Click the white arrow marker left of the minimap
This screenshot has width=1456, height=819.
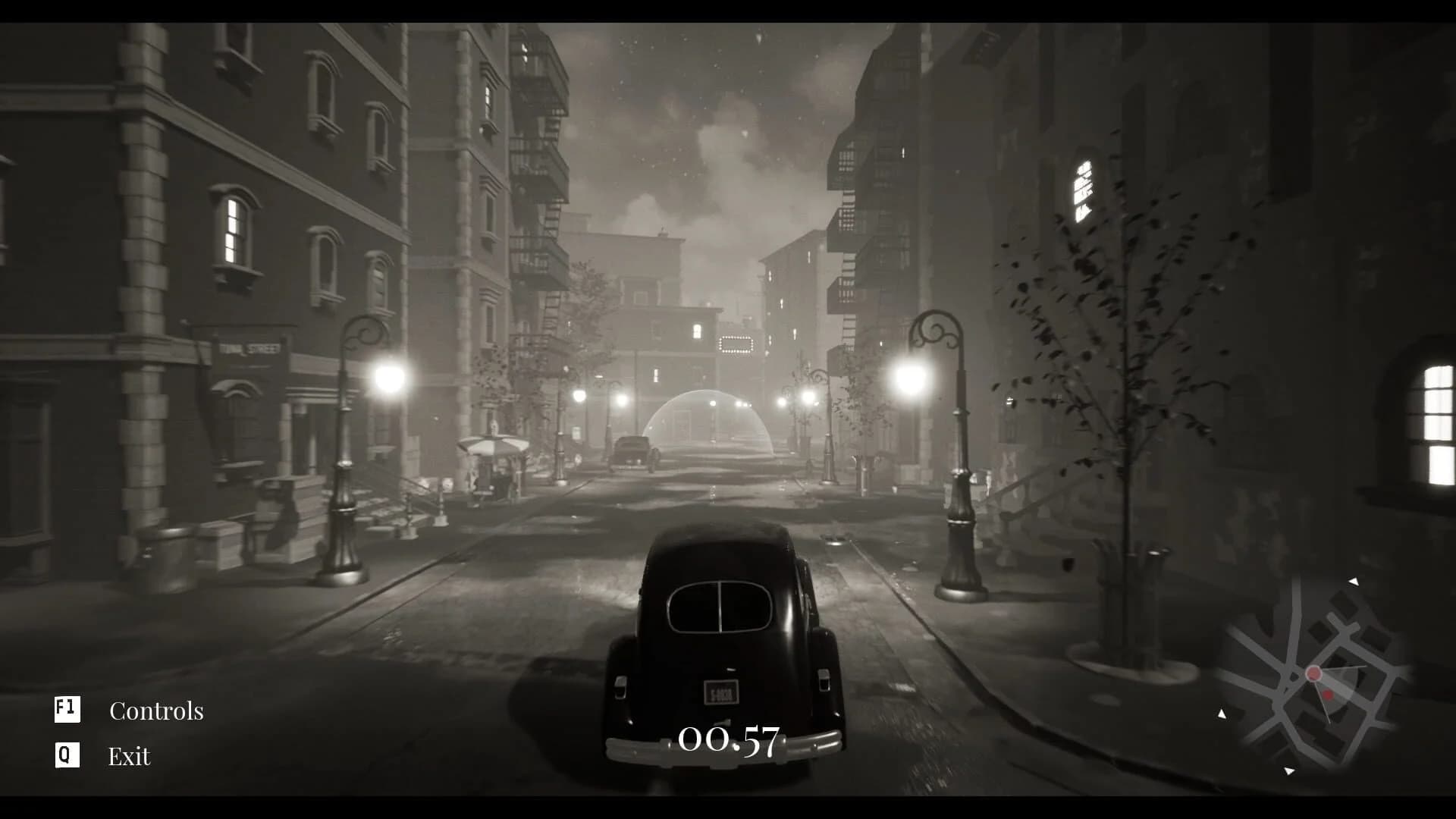point(1222,714)
